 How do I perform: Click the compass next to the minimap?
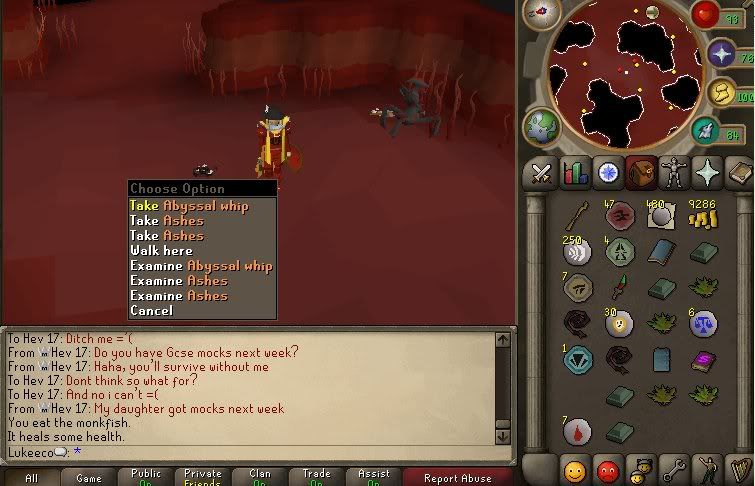tap(541, 14)
